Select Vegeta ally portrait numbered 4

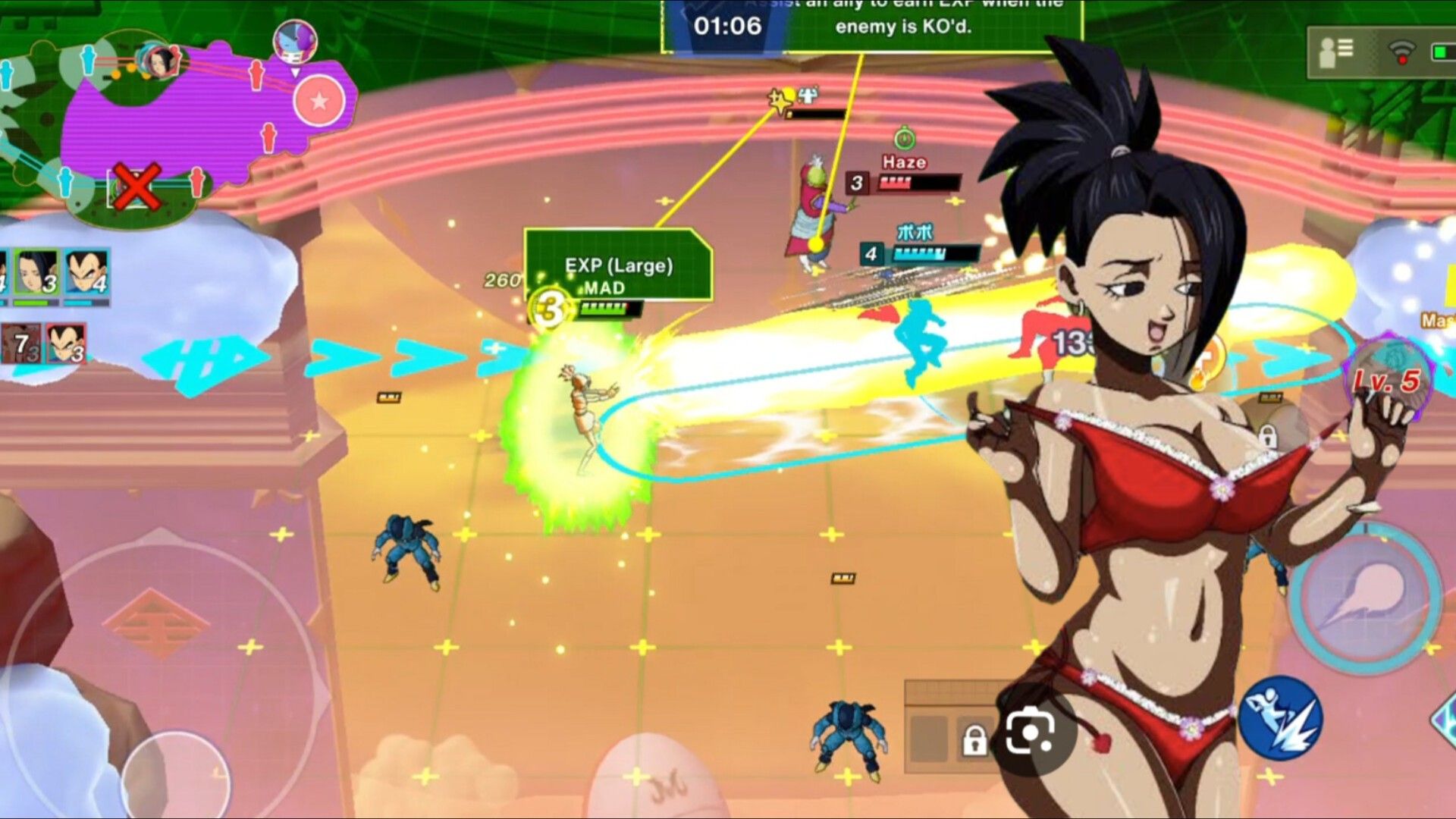86,275
